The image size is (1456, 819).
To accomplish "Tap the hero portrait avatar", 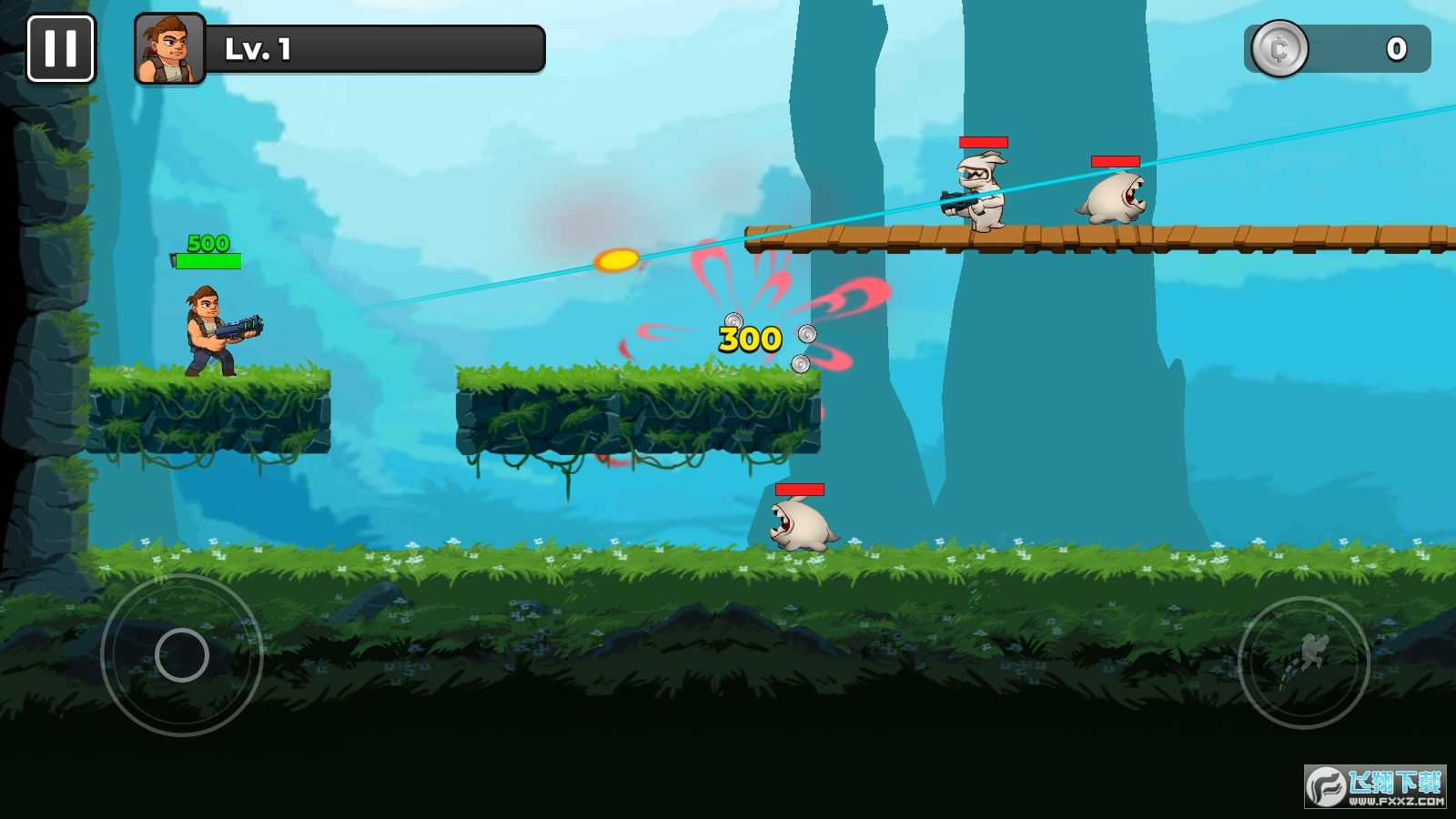I will pos(169,49).
